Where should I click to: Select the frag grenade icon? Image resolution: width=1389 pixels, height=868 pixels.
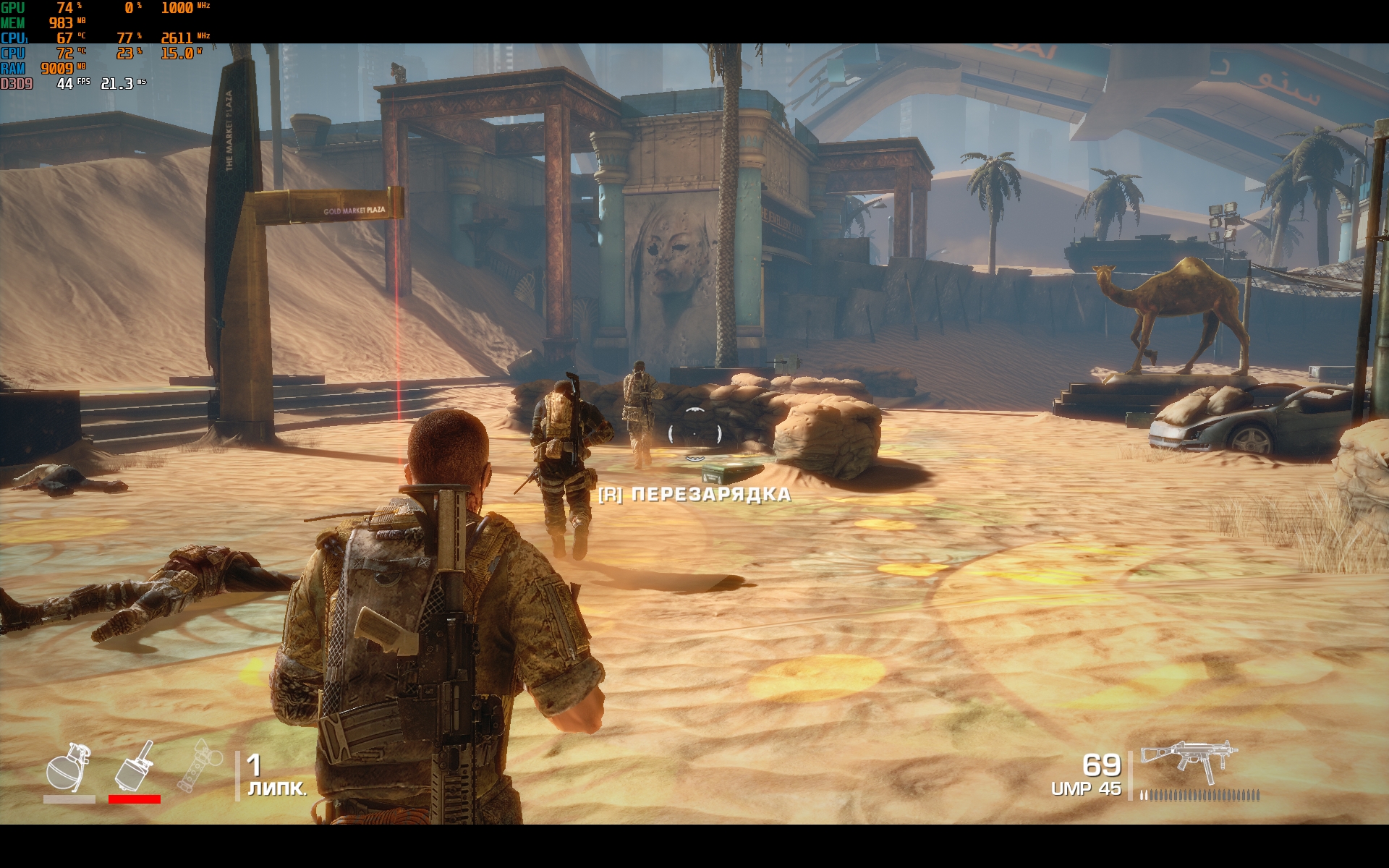pos(69,768)
